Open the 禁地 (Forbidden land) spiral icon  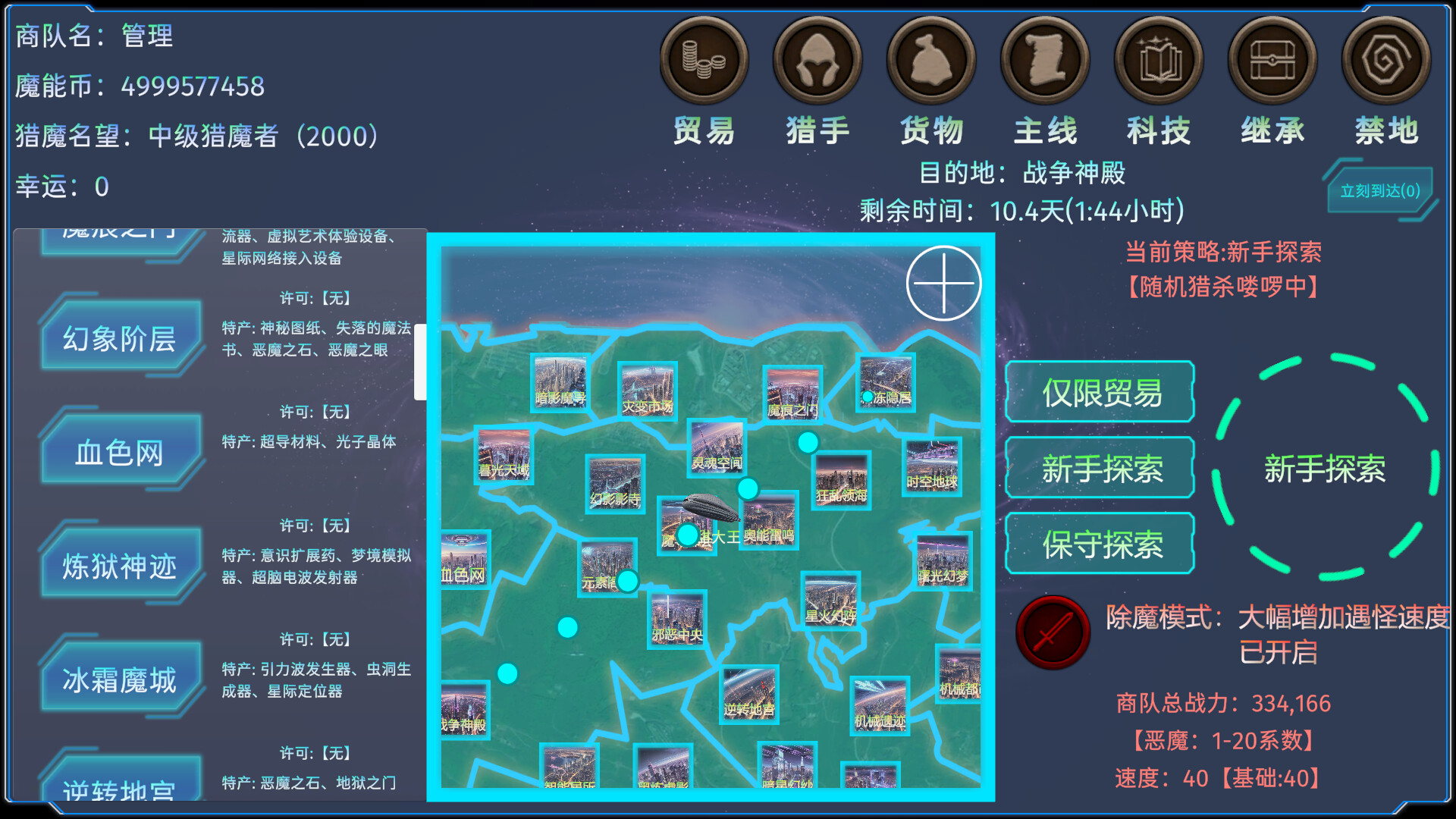(x=1386, y=61)
